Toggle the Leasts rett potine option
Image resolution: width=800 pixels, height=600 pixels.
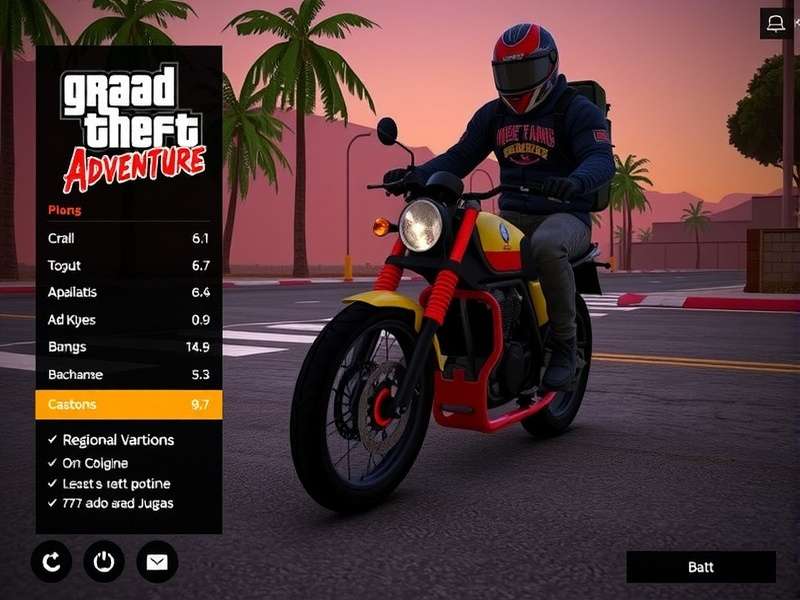pyautogui.click(x=53, y=483)
